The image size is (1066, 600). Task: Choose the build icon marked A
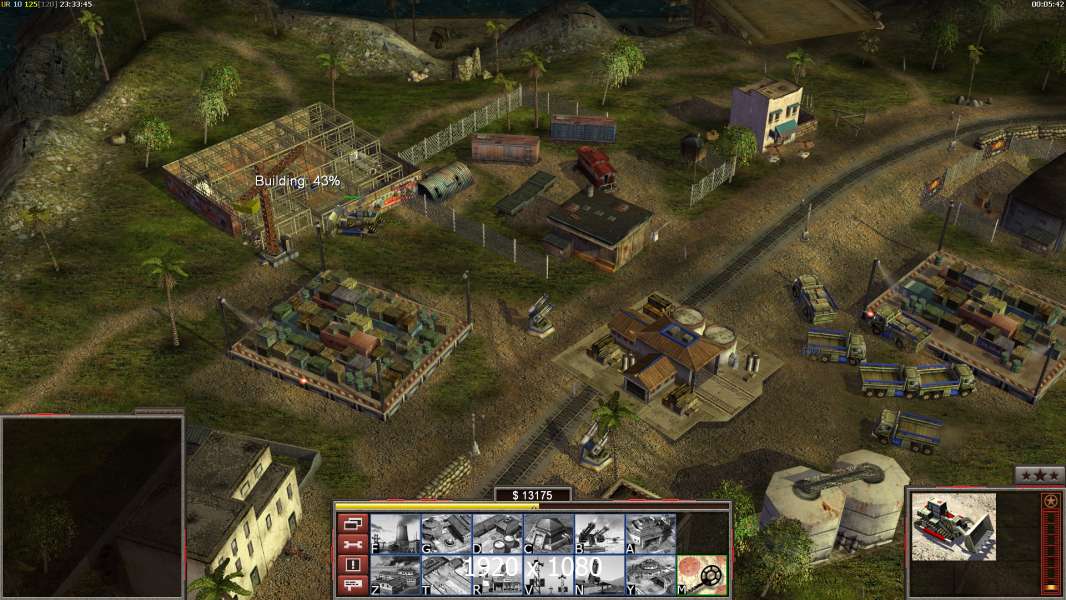650,534
